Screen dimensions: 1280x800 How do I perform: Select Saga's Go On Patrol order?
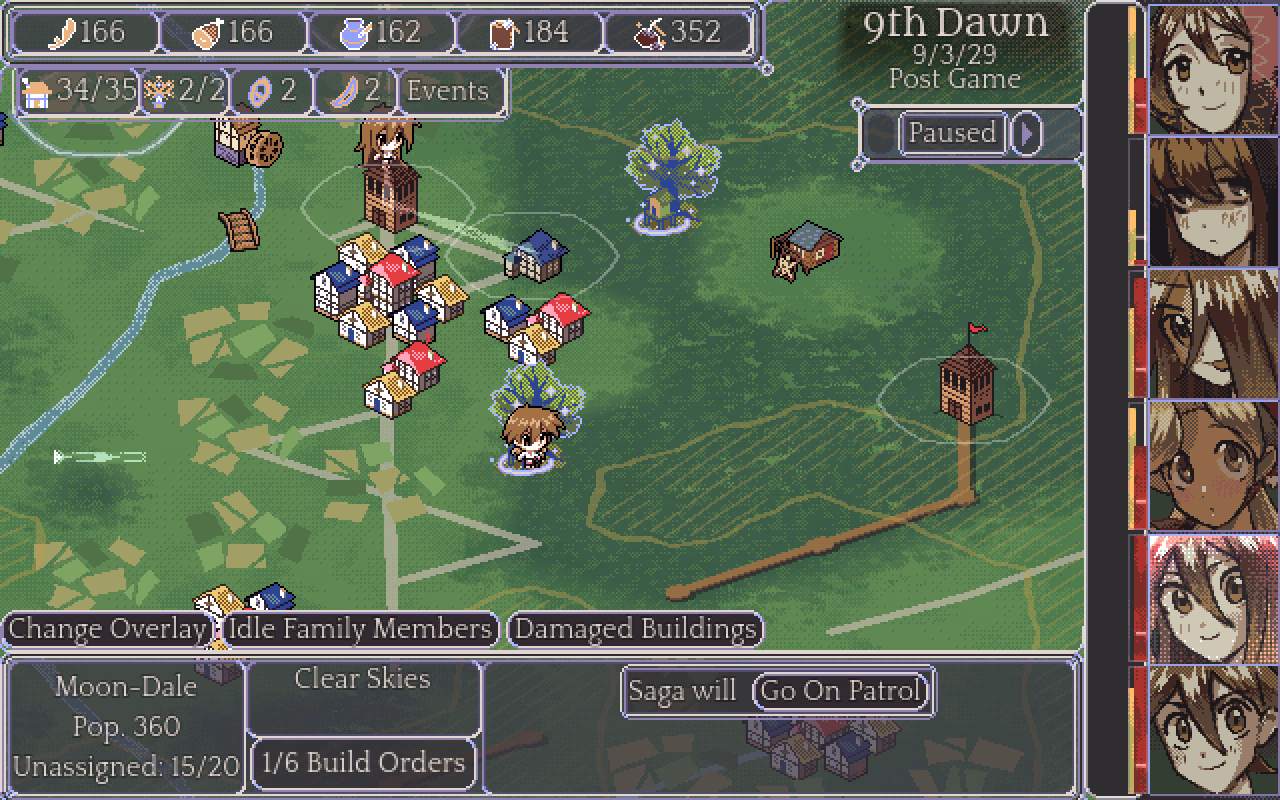840,691
